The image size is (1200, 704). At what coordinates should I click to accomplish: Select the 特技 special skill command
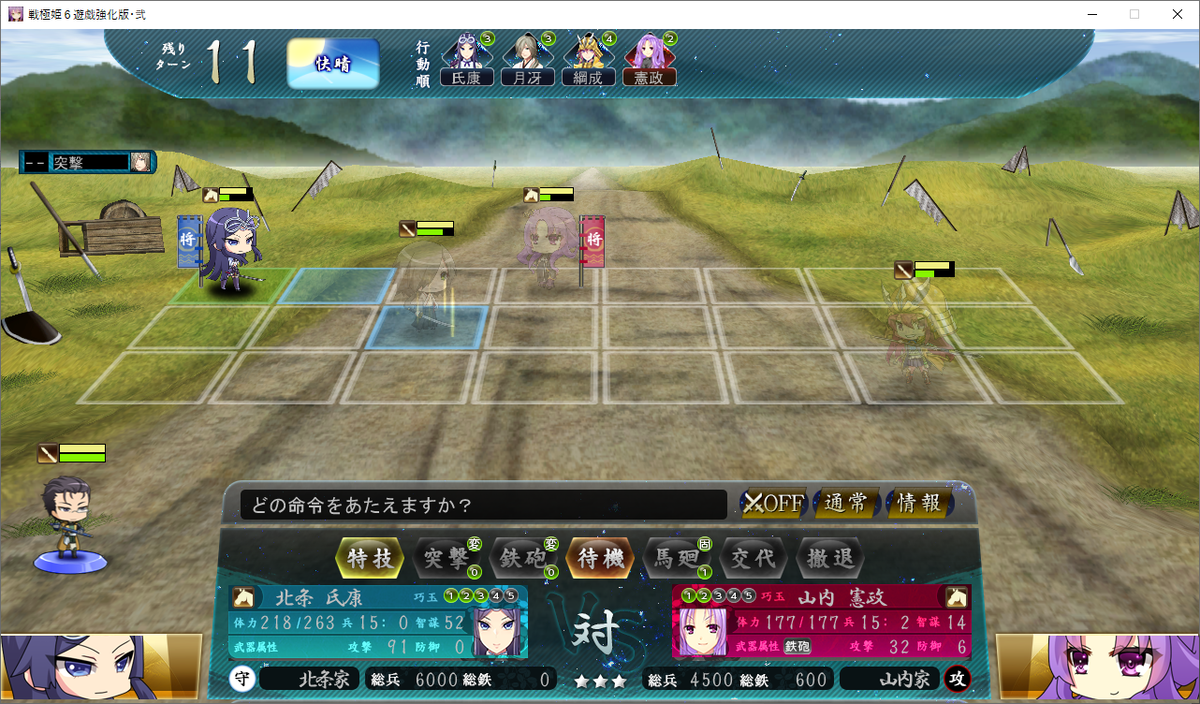[372, 558]
